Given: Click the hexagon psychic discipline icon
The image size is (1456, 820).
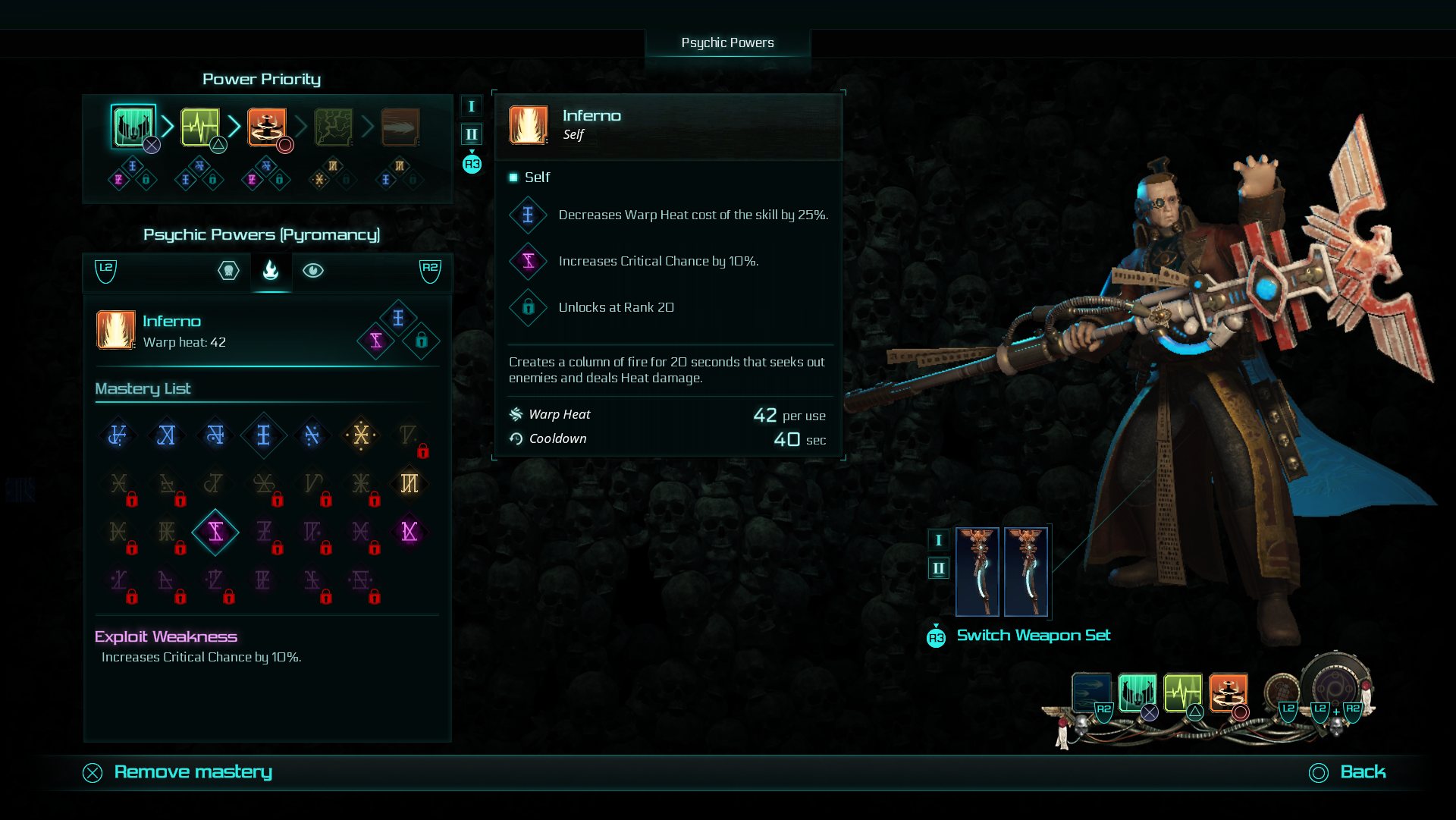Looking at the screenshot, I should (228, 270).
